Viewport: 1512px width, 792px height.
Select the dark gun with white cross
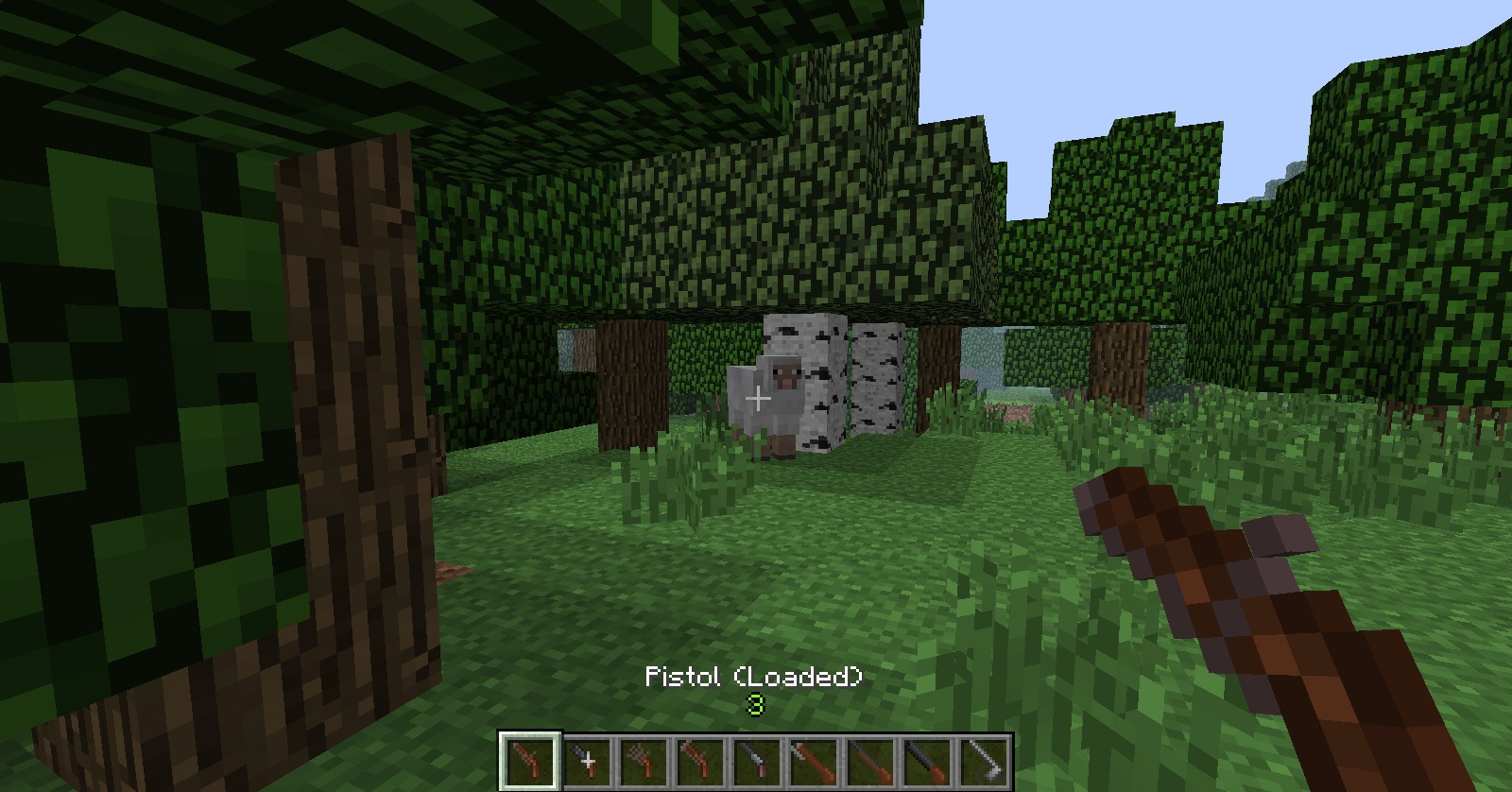[x=587, y=761]
